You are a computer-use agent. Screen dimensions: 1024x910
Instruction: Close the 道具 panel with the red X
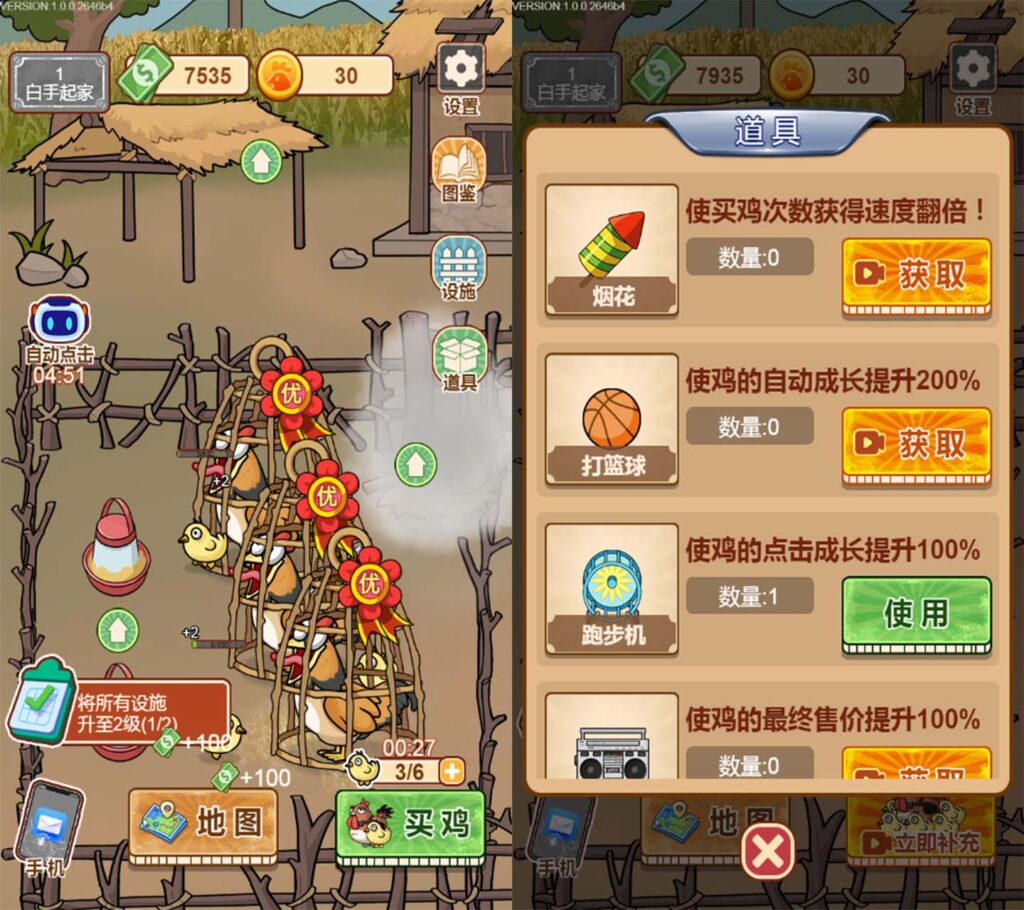tap(767, 853)
